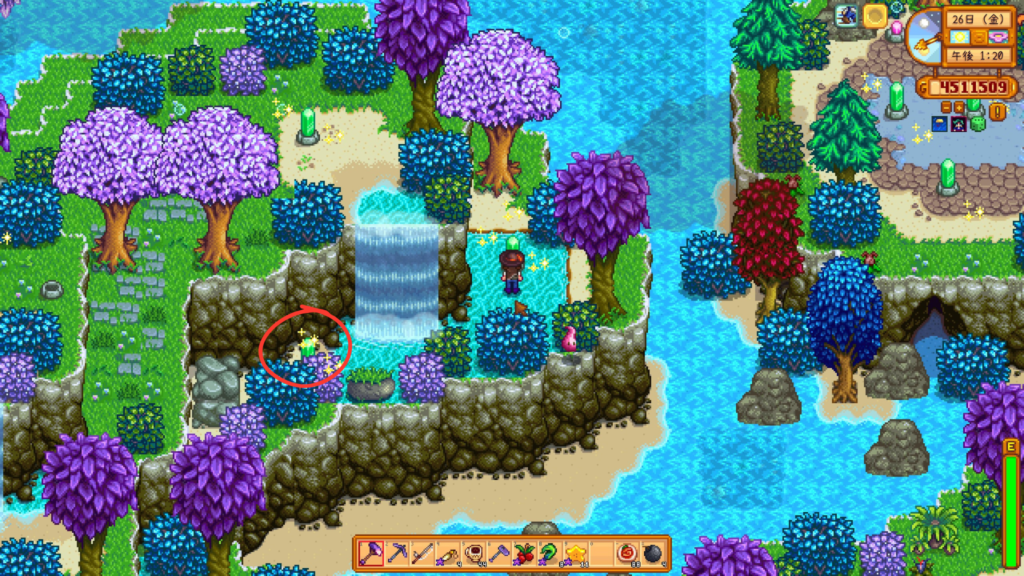Open the journal with the exclamation icon

[x=999, y=112]
